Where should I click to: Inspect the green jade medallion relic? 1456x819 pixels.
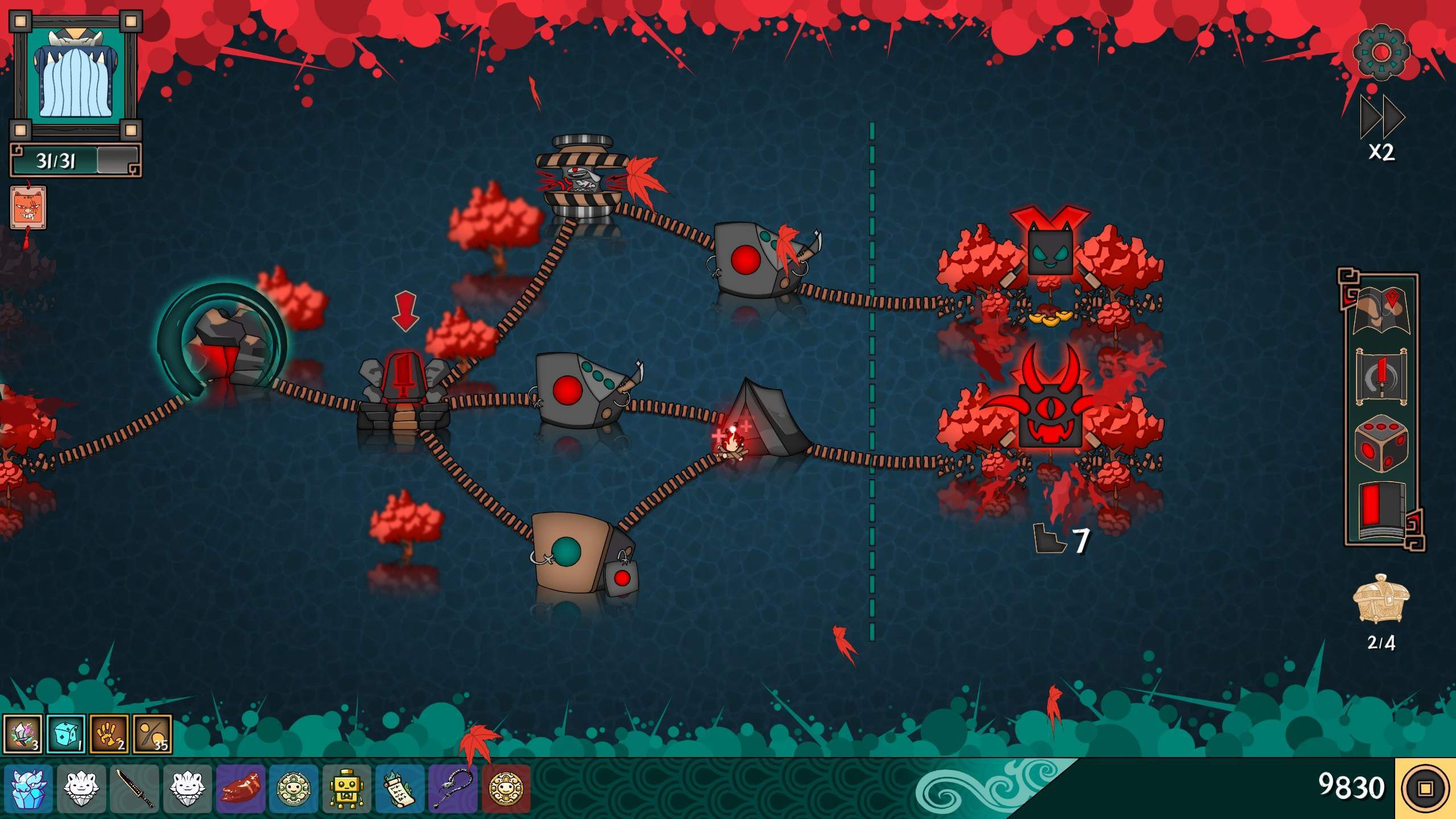(x=293, y=788)
